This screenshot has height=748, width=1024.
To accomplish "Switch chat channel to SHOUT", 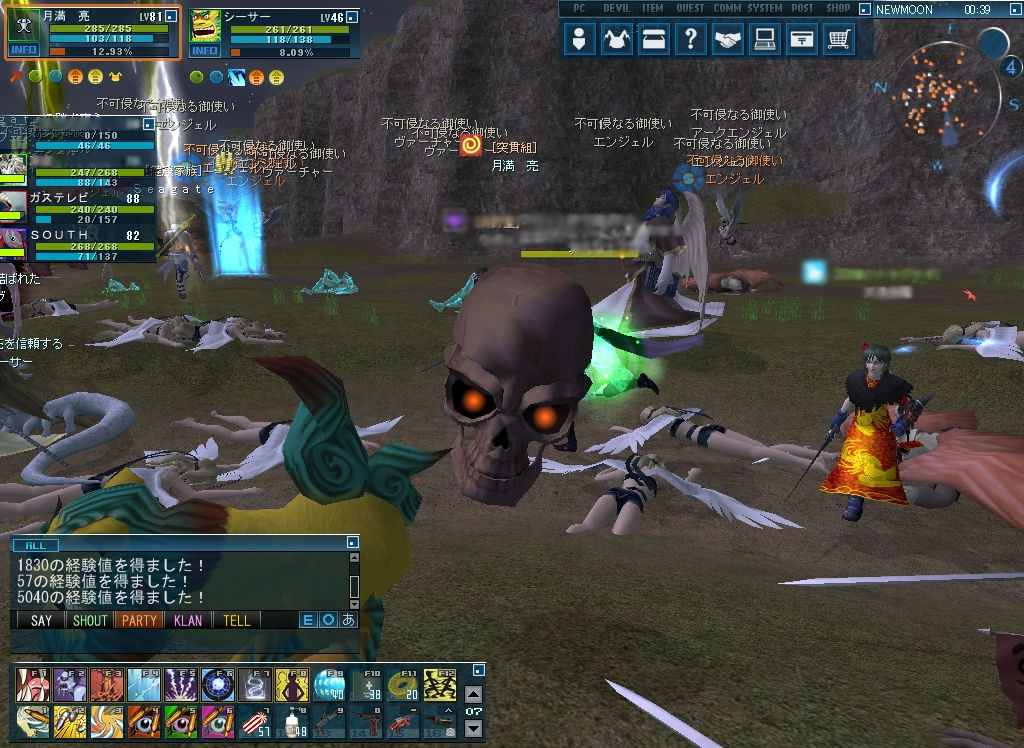I will pyautogui.click(x=89, y=620).
